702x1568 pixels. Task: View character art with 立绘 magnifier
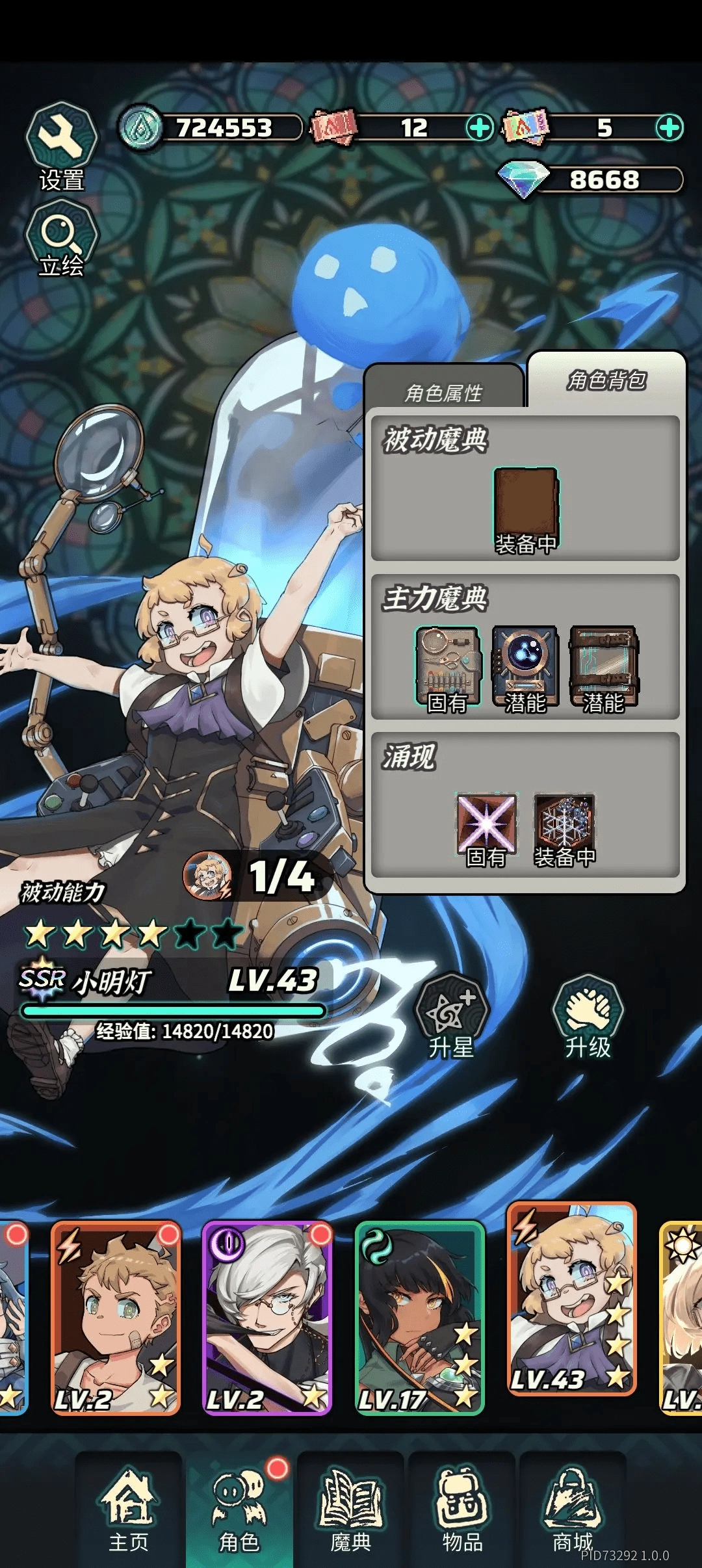[61, 234]
